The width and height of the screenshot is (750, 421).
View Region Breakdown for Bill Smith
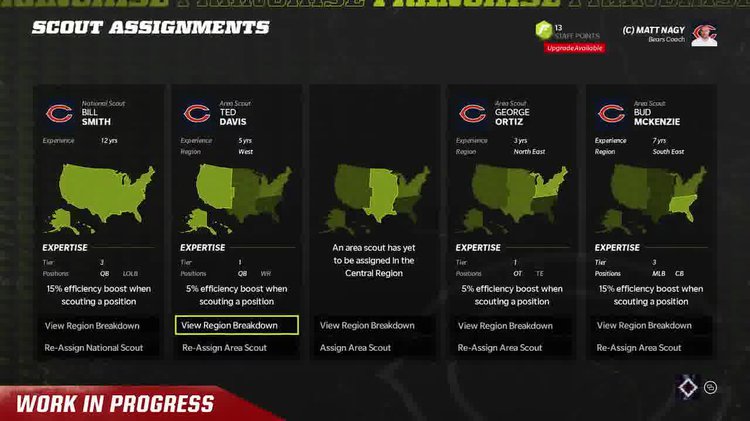pos(92,325)
